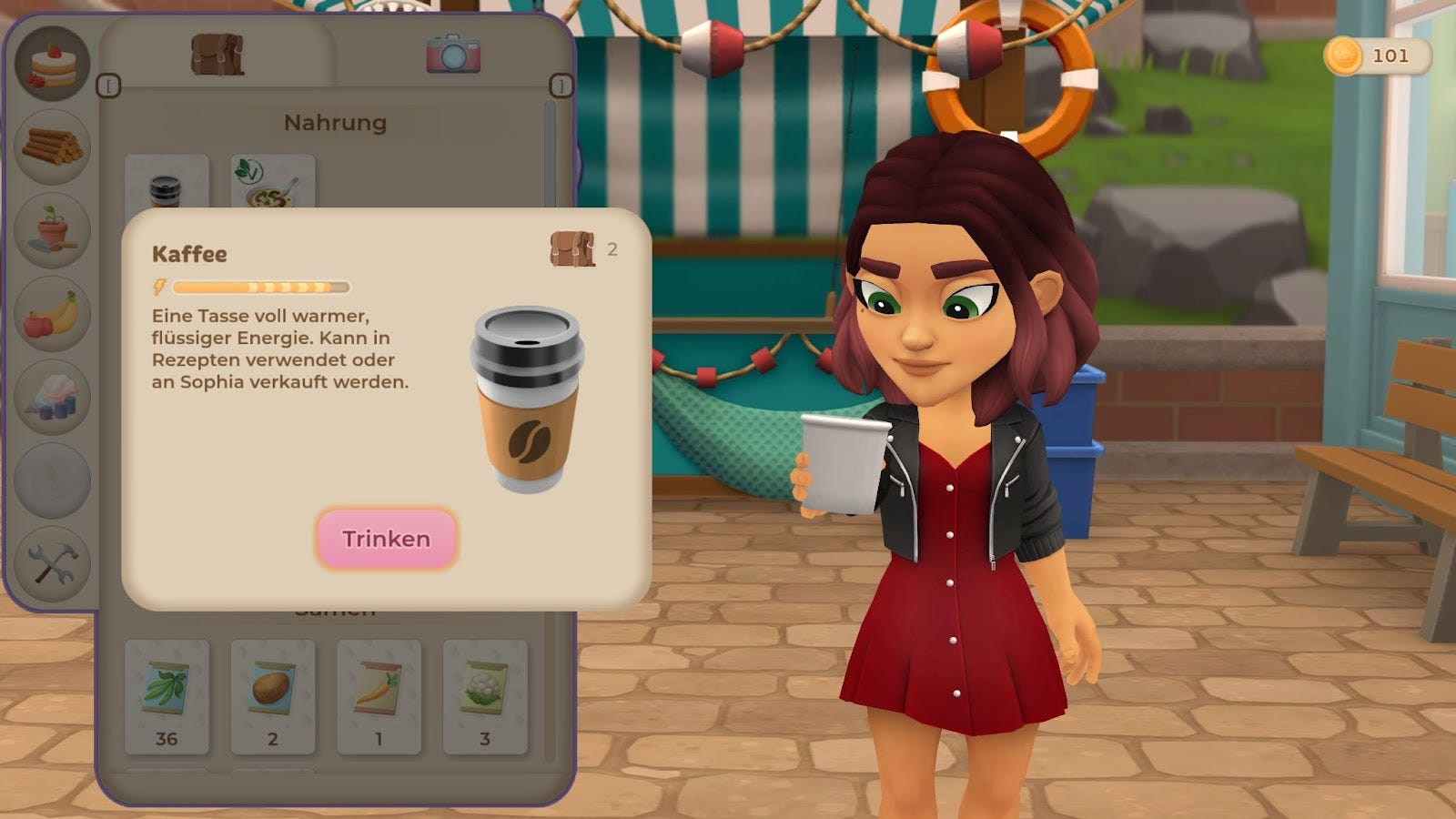Select the seashell and minerals category

pos(53,398)
